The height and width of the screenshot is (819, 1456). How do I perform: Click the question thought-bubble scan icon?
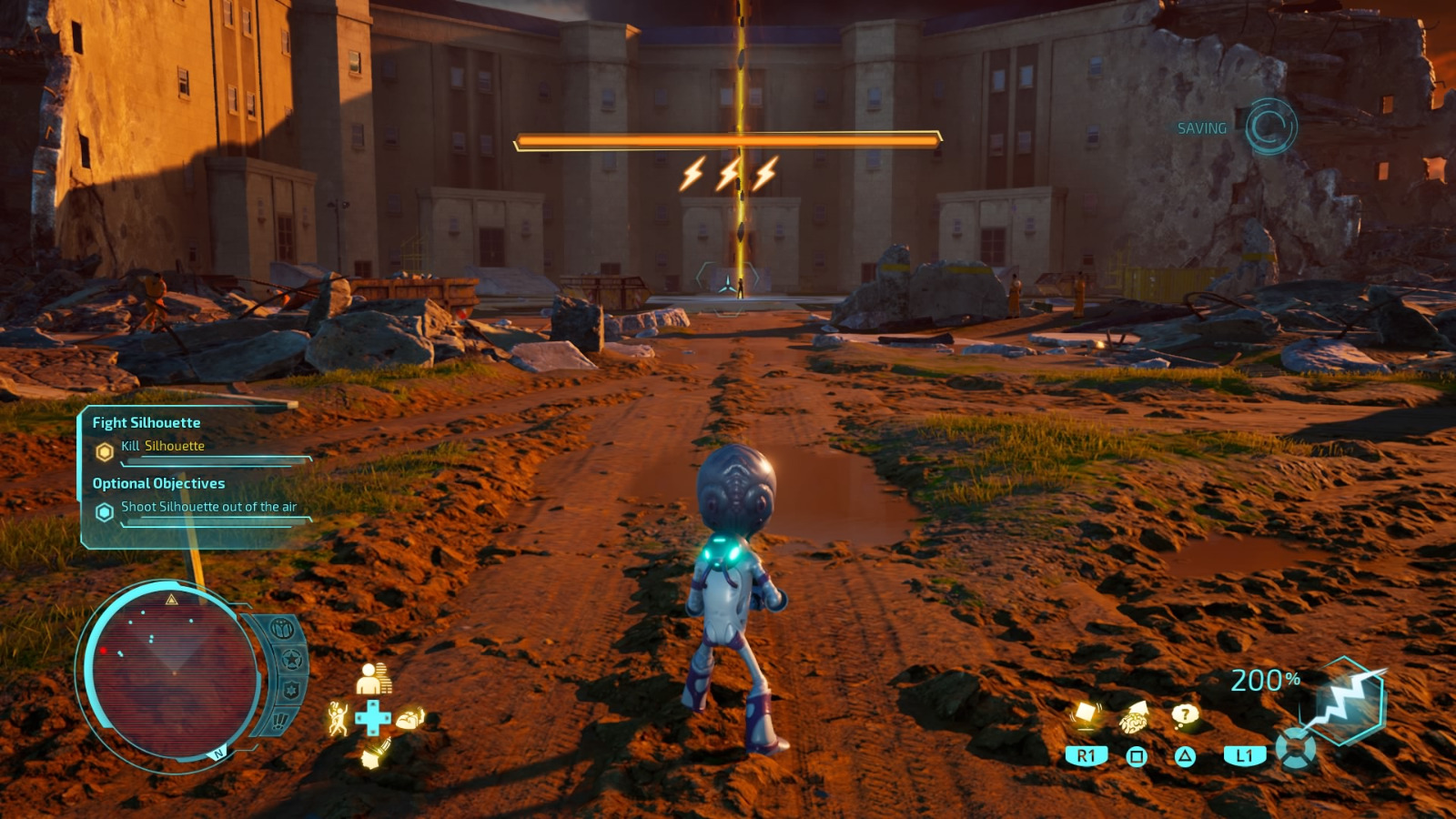[1185, 715]
